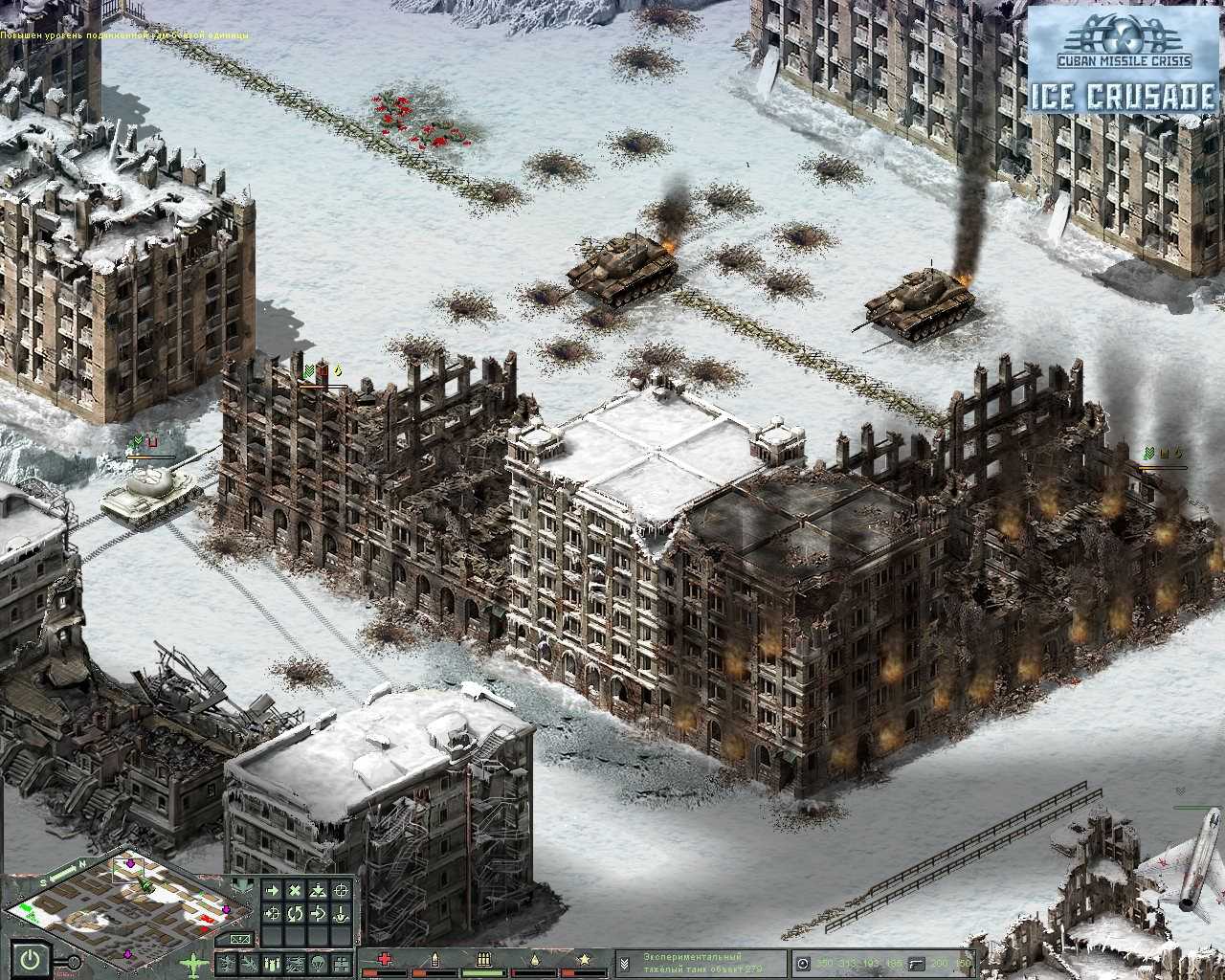
Task: Select the health cross indicator
Action: 385,958
